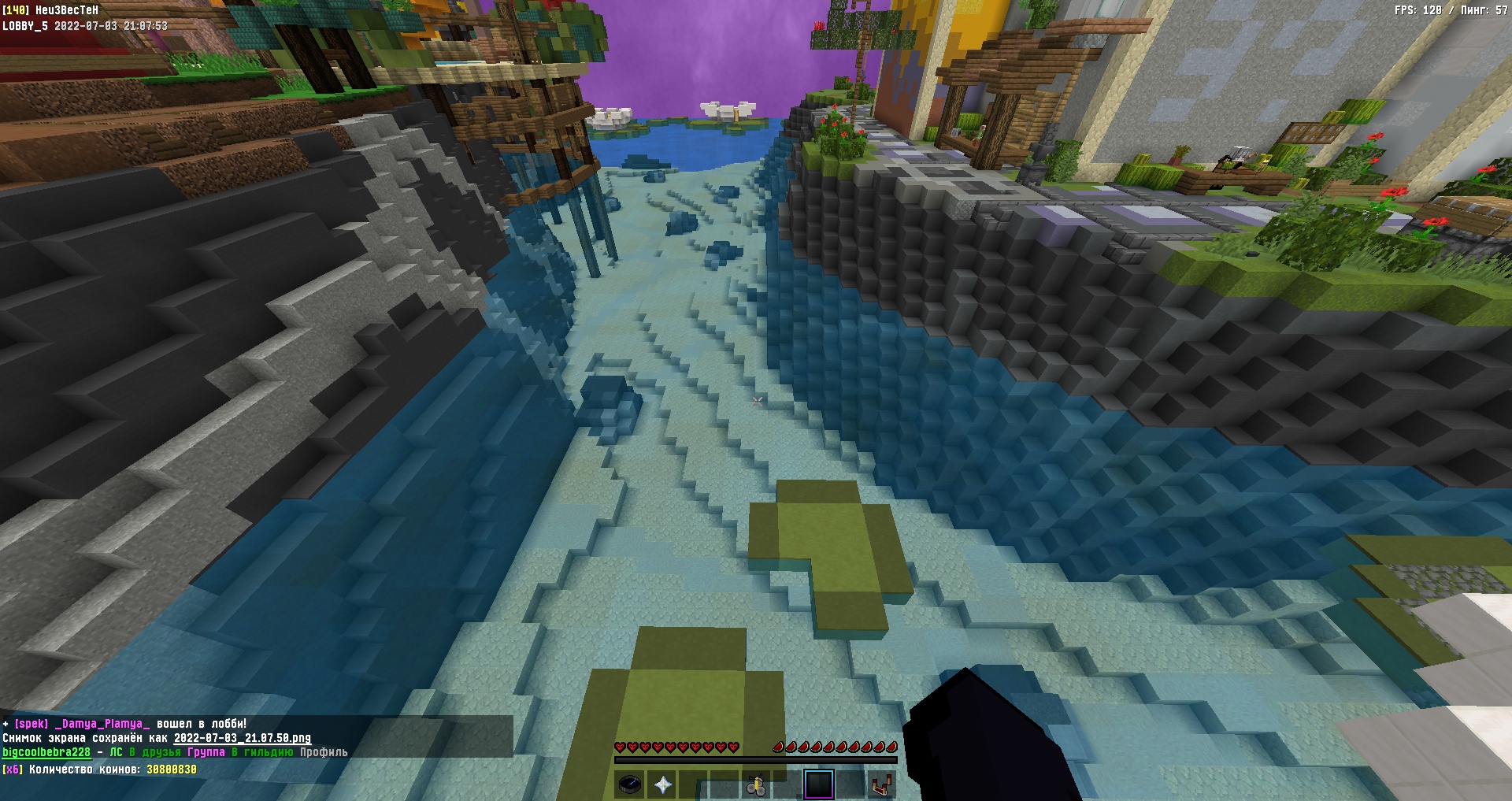Viewport: 1512px width, 801px height.
Task: Click the bigcoolbebra228 player name in chat
Action: [x=46, y=752]
